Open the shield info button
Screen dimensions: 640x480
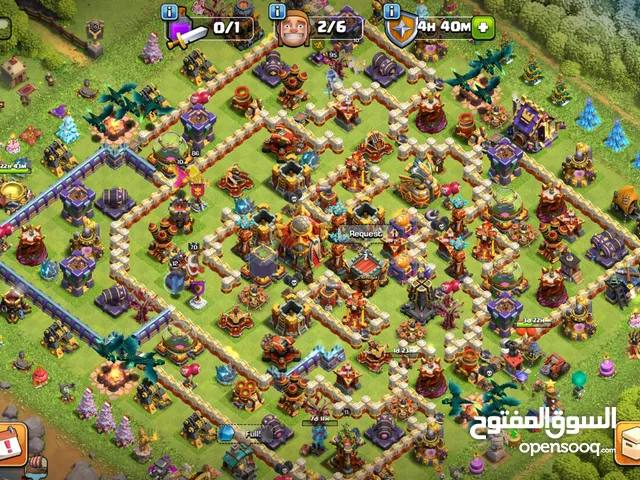click(394, 12)
